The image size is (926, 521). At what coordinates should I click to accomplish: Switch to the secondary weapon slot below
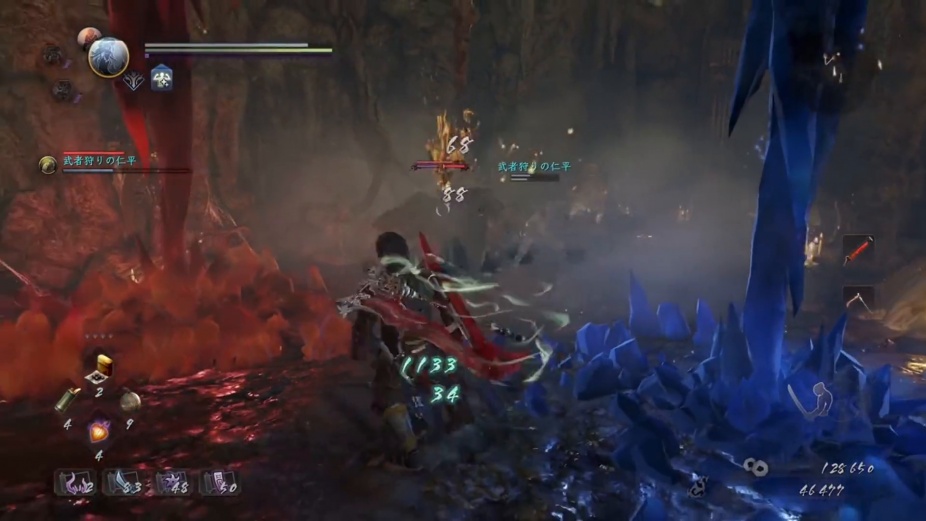[858, 297]
